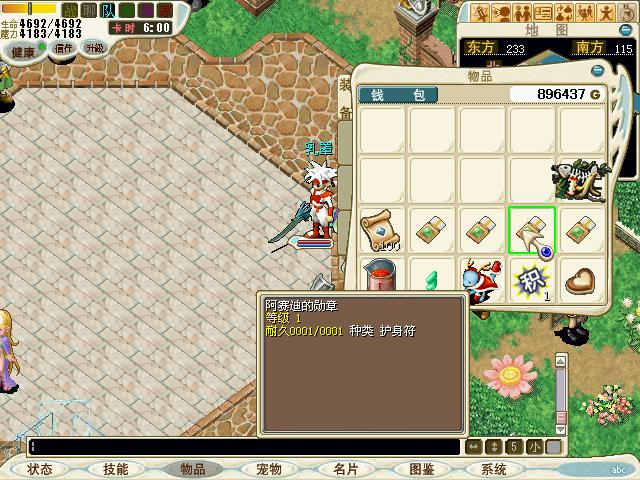The width and height of the screenshot is (640, 480).
Task: Select the scroll item marked 100
Action: (382, 230)
